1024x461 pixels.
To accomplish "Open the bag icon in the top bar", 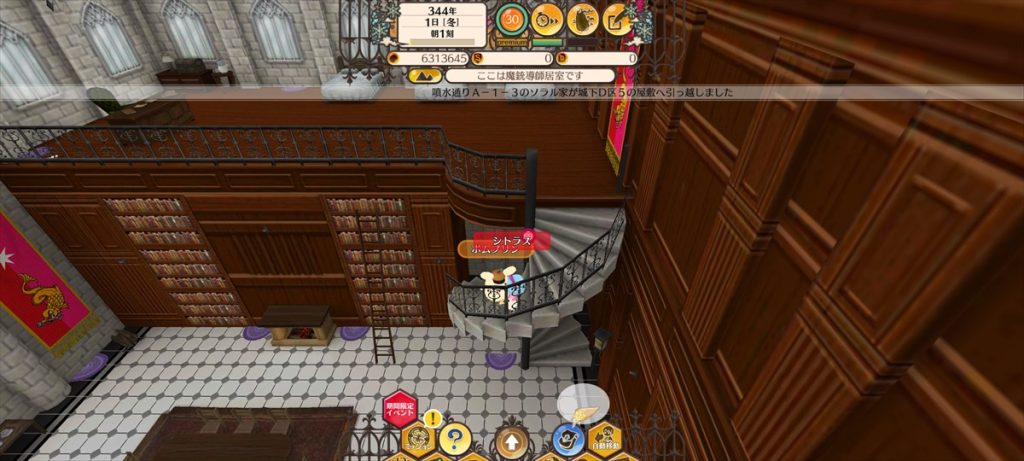I will [582, 18].
